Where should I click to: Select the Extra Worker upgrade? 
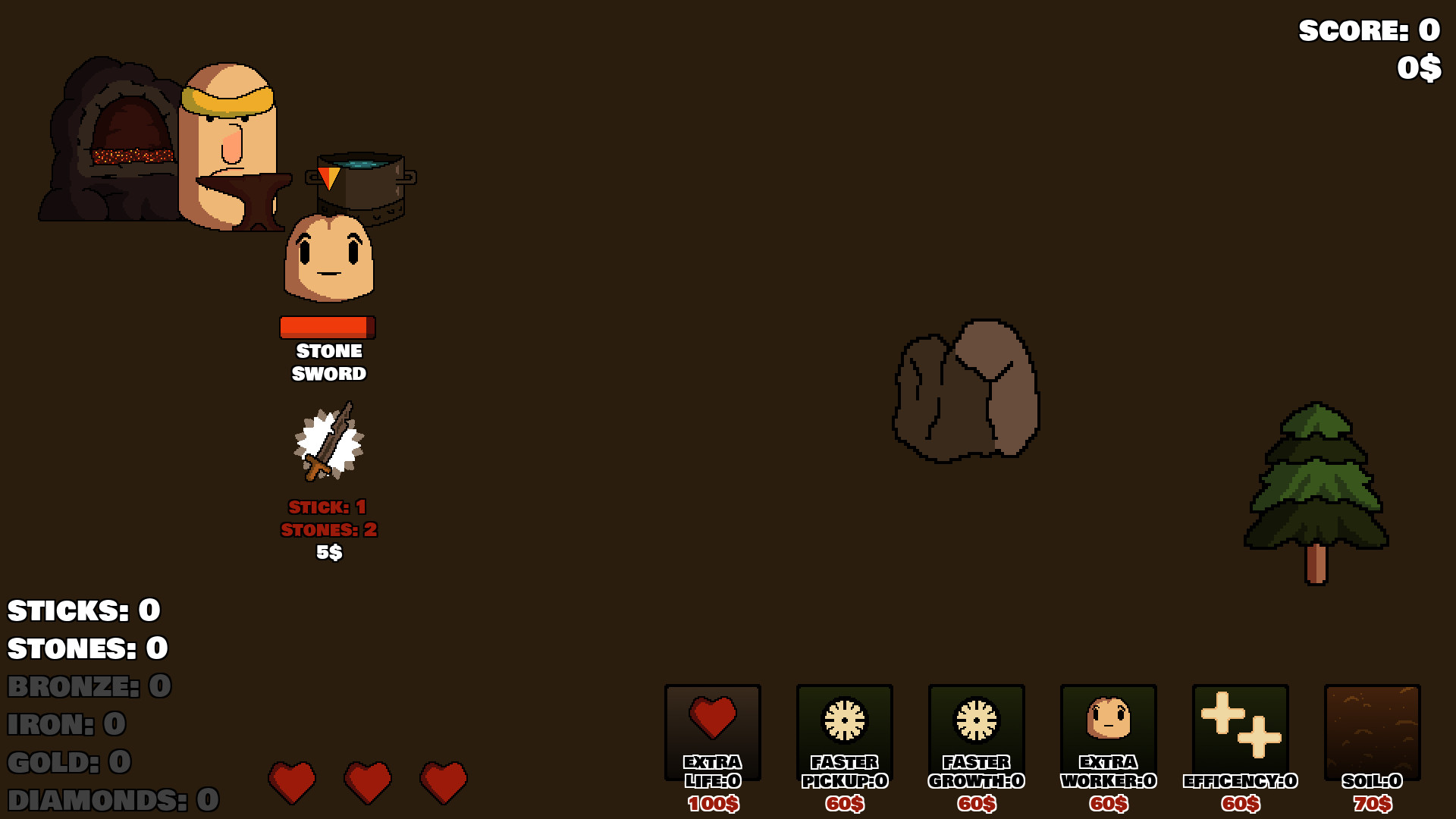click(x=1107, y=728)
